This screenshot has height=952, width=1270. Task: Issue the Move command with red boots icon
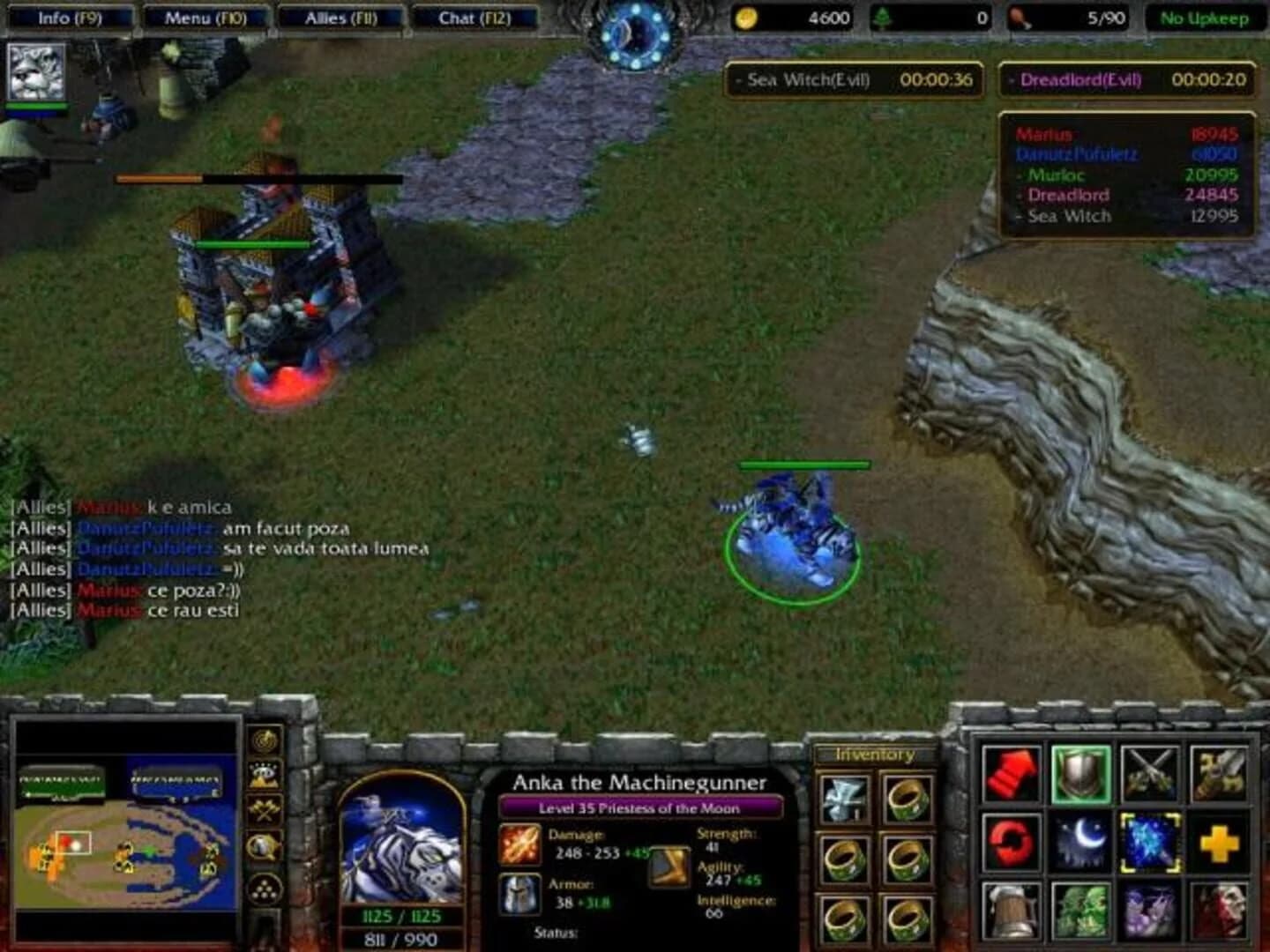1012,773
